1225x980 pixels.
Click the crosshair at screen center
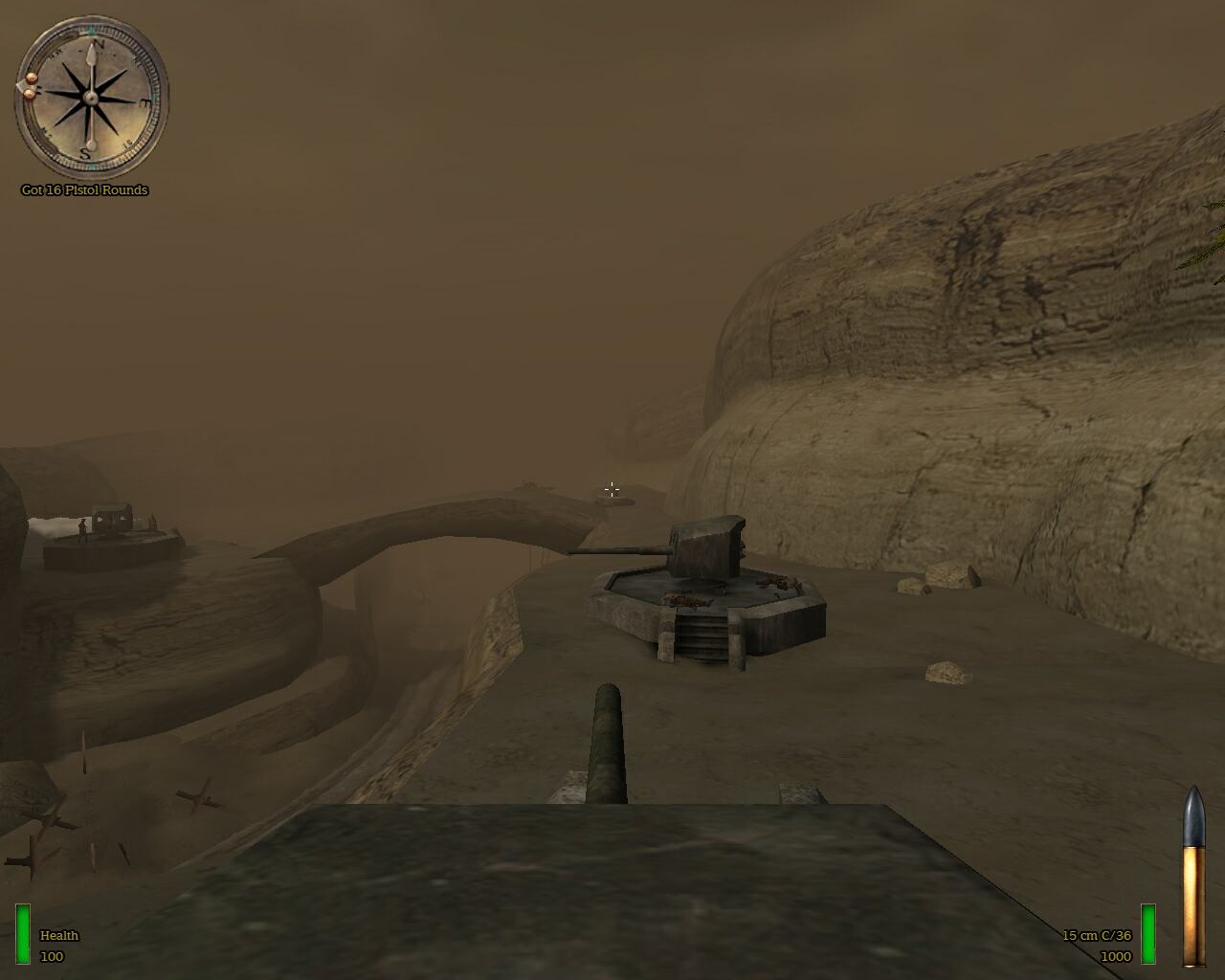coord(612,489)
